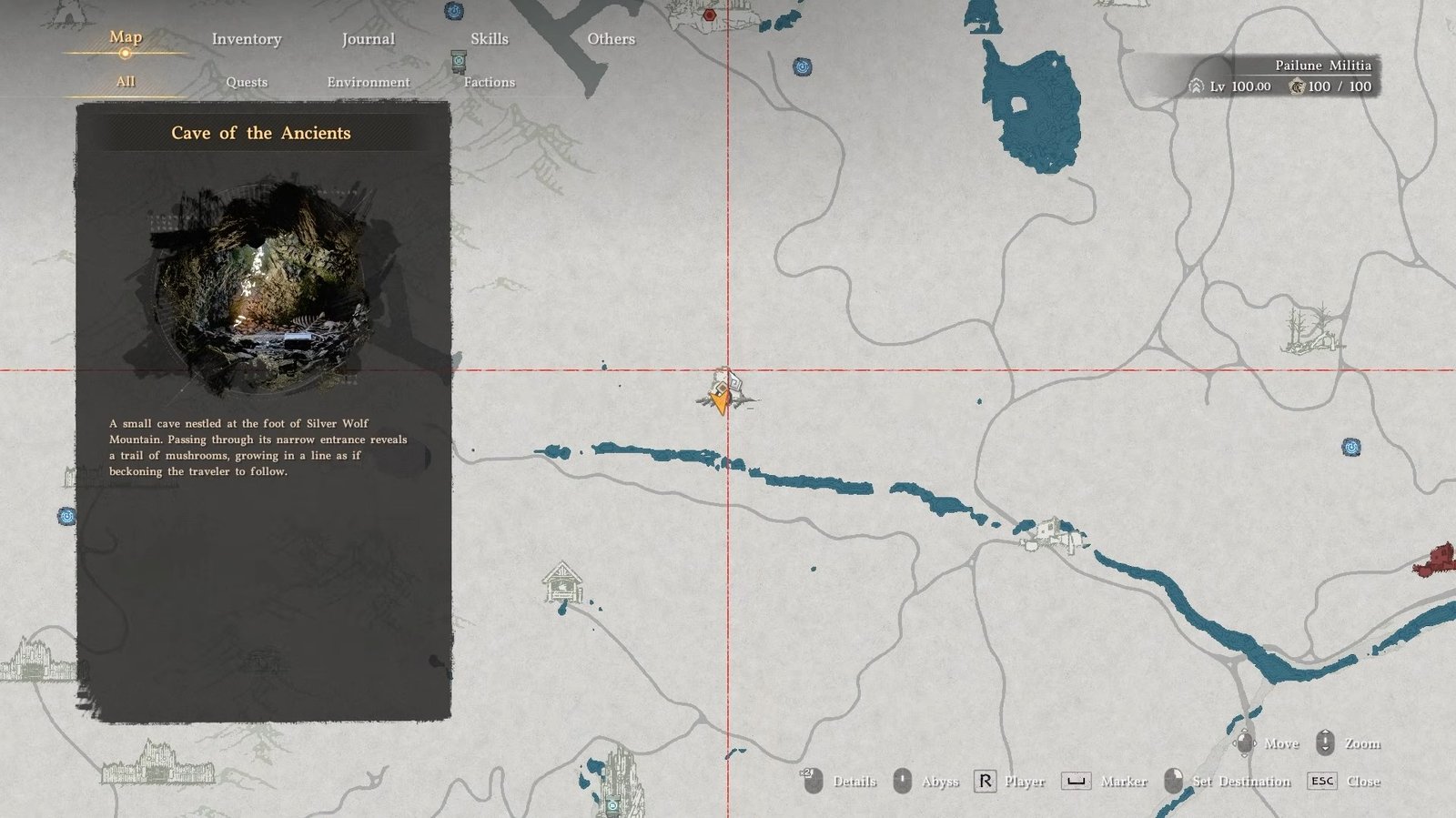Select the orange player marker on map

(x=721, y=399)
